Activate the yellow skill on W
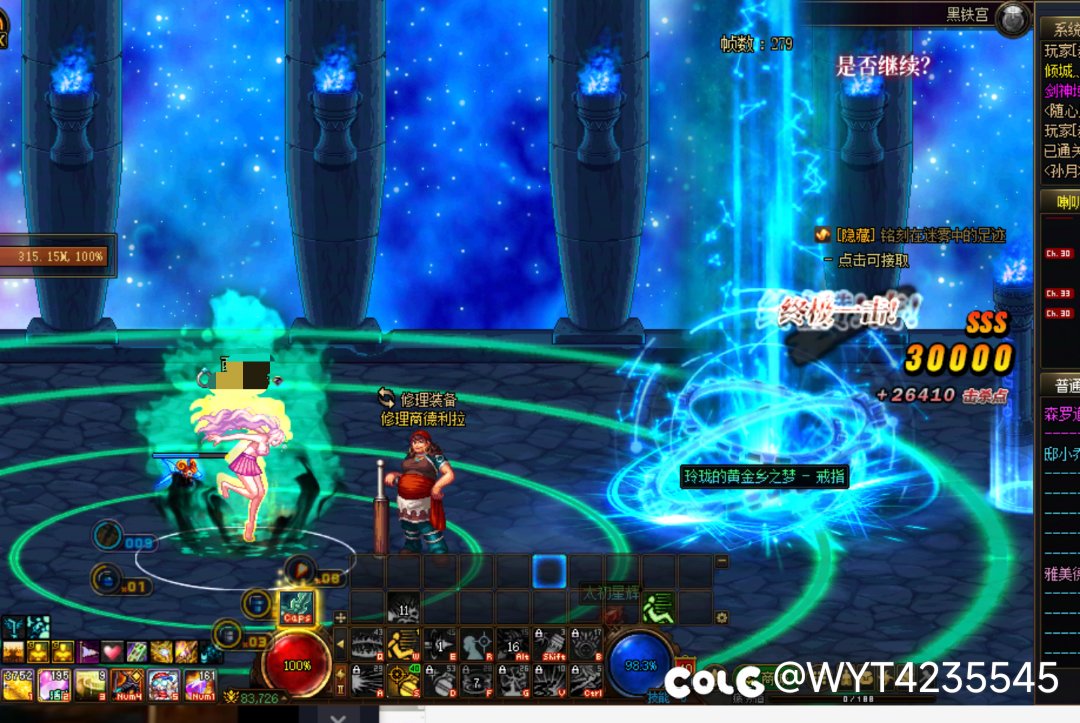Viewport: 1080px width, 723px height. (404, 644)
